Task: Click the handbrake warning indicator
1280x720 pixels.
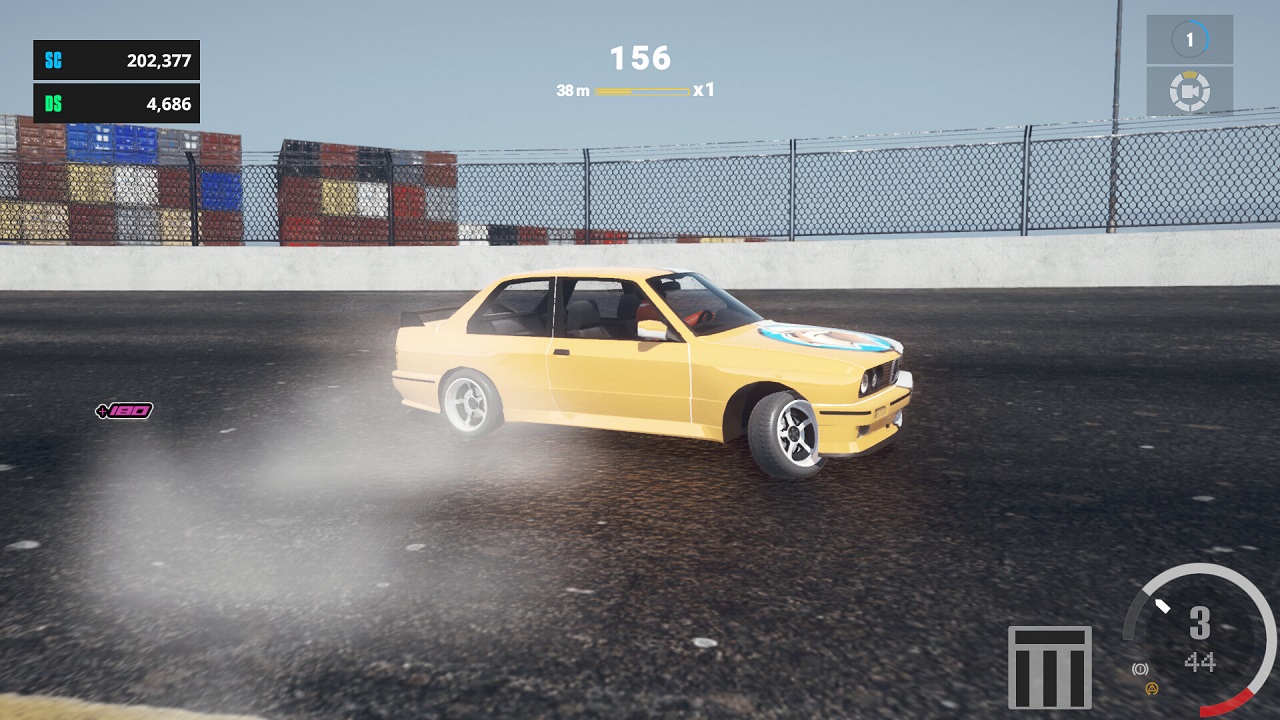Action: (x=1140, y=668)
